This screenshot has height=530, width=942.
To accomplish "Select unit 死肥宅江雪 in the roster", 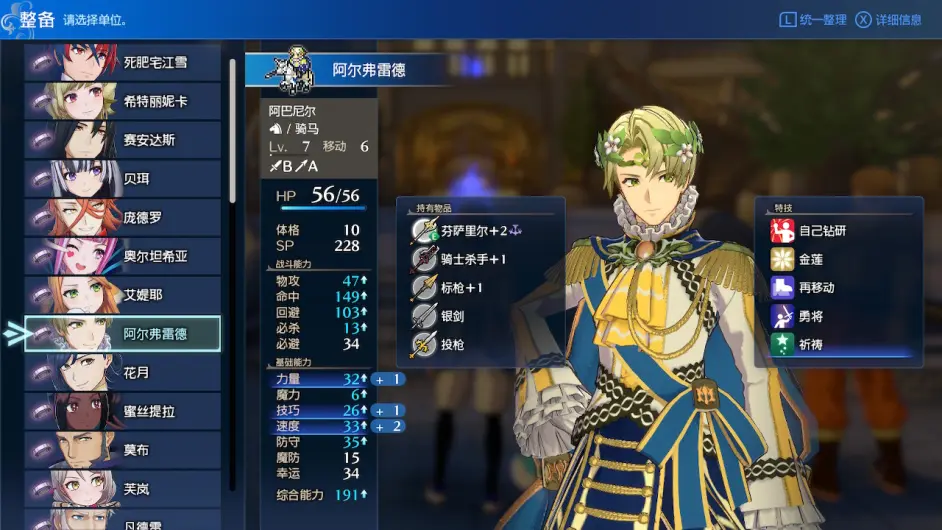I will 122,63.
